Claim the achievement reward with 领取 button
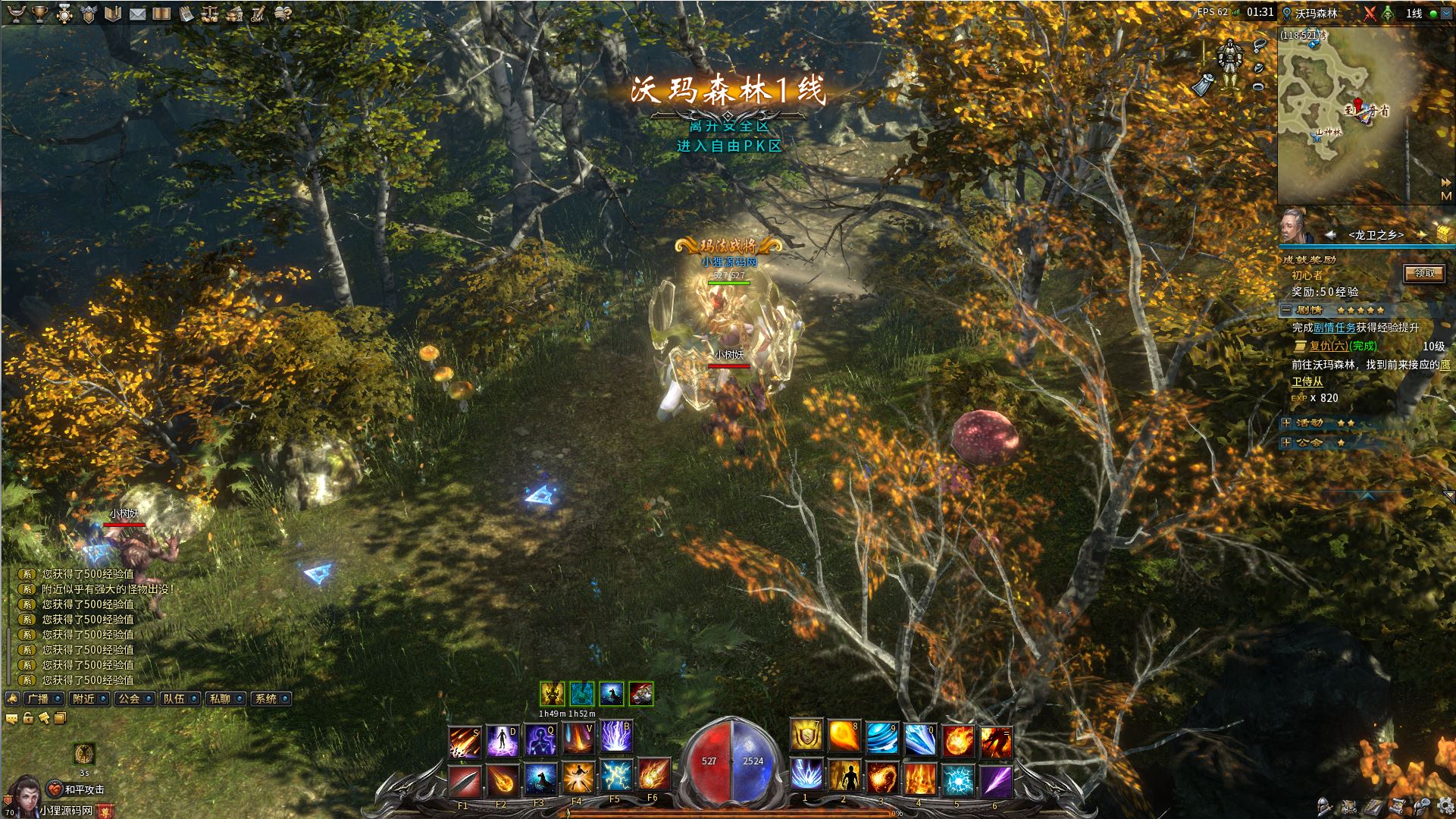This screenshot has width=1456, height=819. tap(1424, 273)
